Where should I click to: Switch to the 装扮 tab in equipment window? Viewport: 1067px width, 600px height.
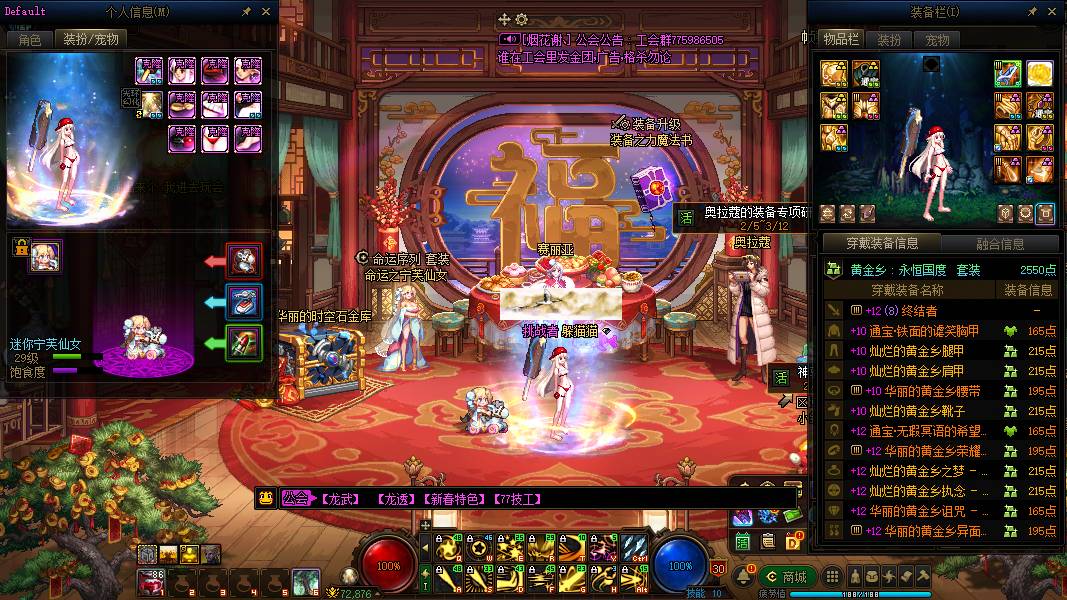(x=889, y=40)
